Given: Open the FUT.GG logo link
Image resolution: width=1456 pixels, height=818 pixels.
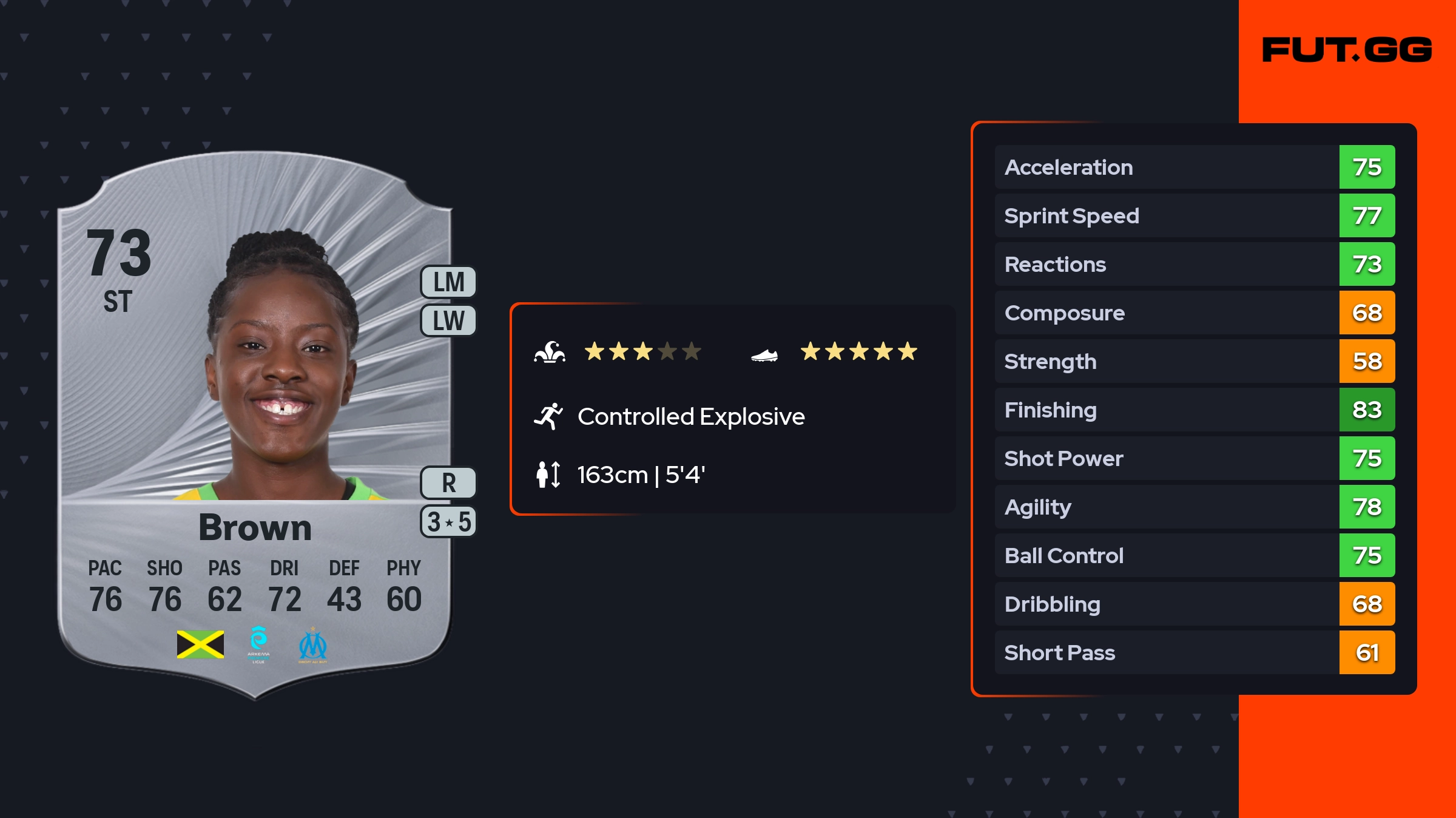Looking at the screenshot, I should (1347, 50).
